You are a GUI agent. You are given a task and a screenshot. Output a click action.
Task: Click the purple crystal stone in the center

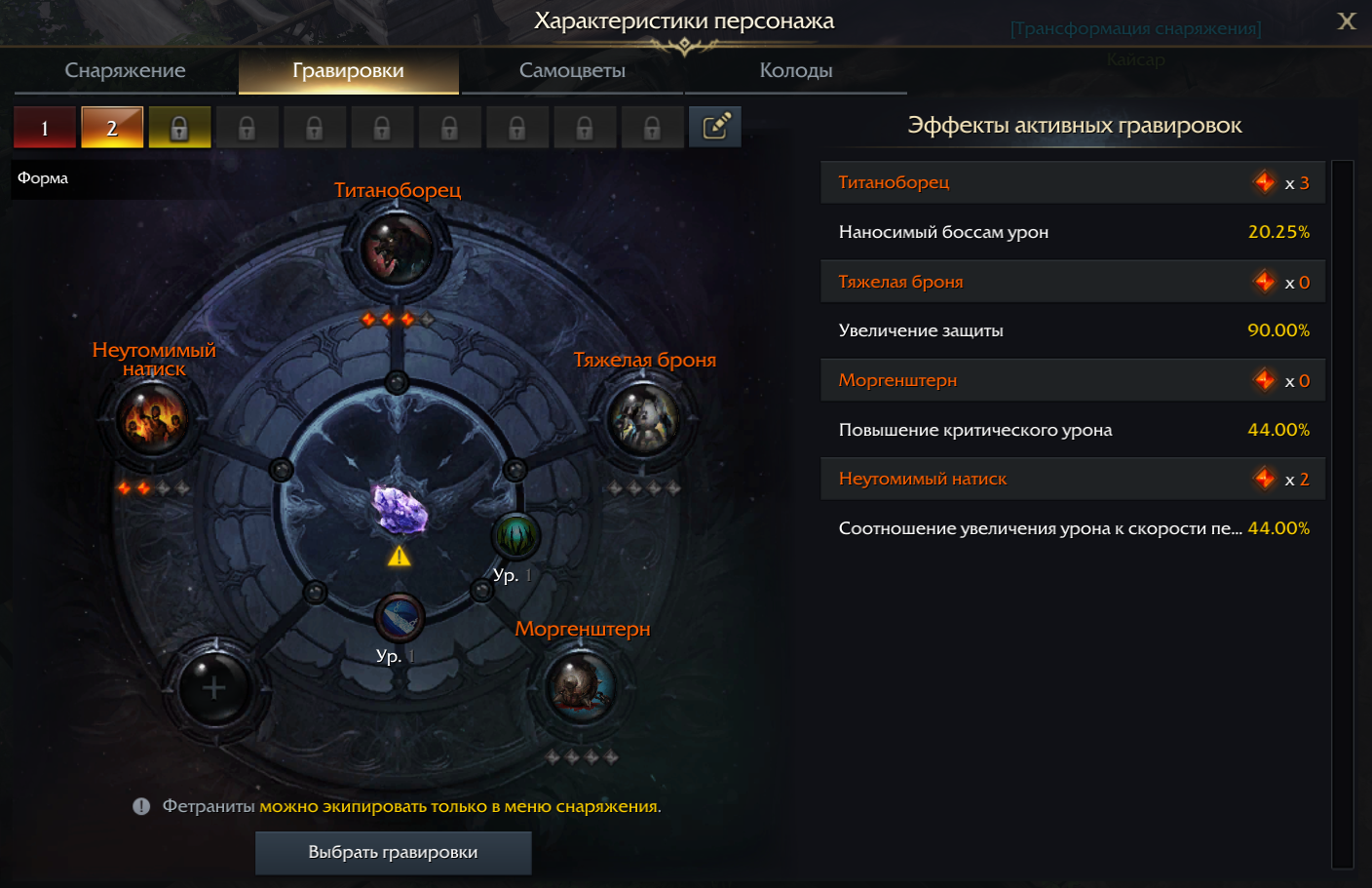[x=400, y=508]
